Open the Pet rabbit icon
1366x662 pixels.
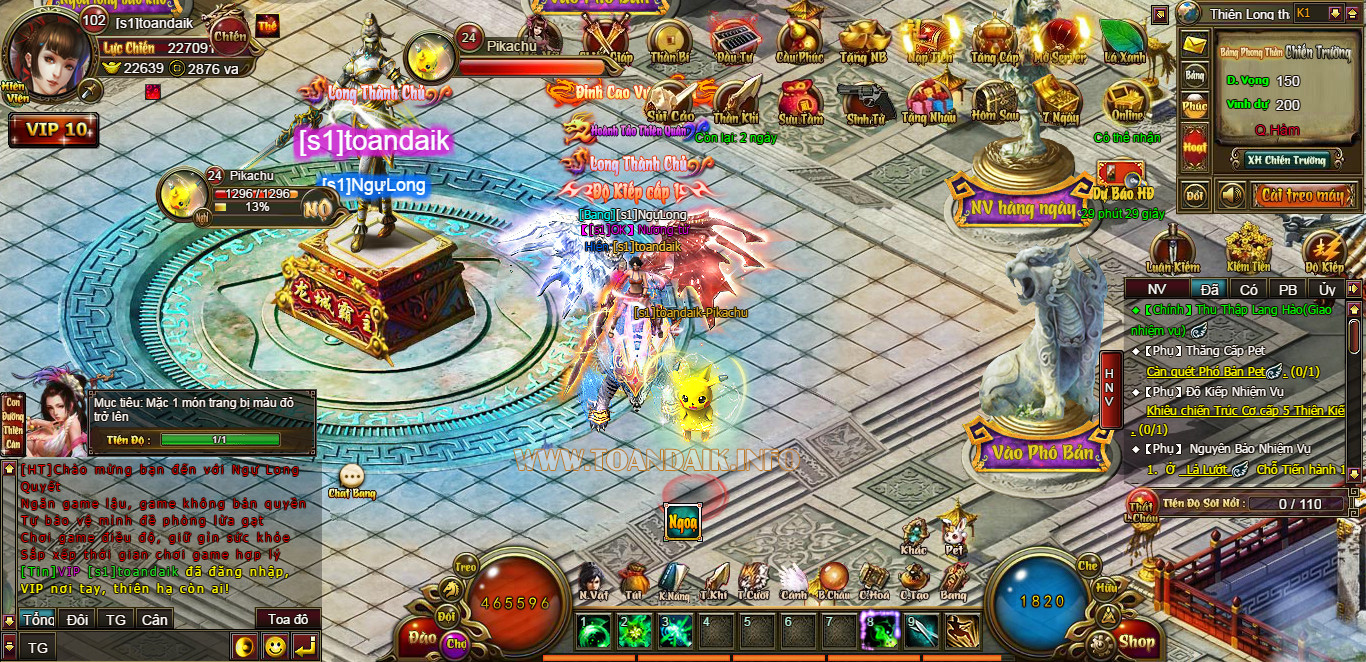[955, 532]
